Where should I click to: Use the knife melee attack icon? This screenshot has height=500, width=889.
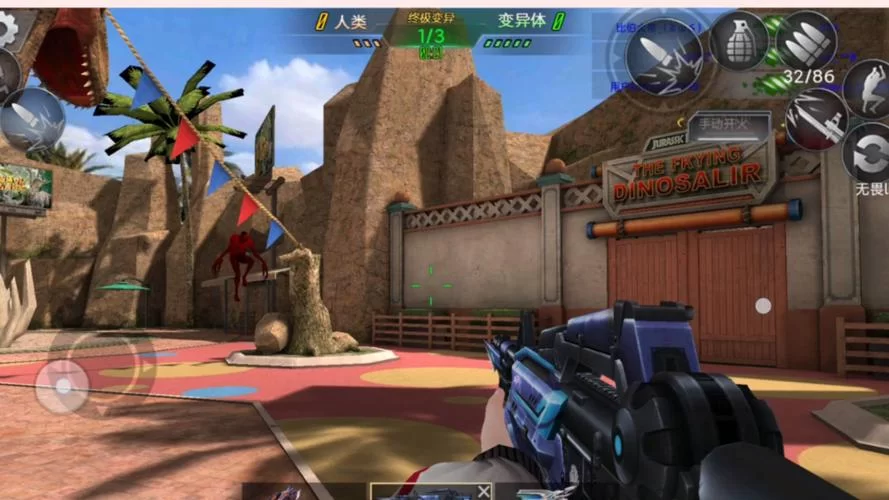tap(816, 118)
